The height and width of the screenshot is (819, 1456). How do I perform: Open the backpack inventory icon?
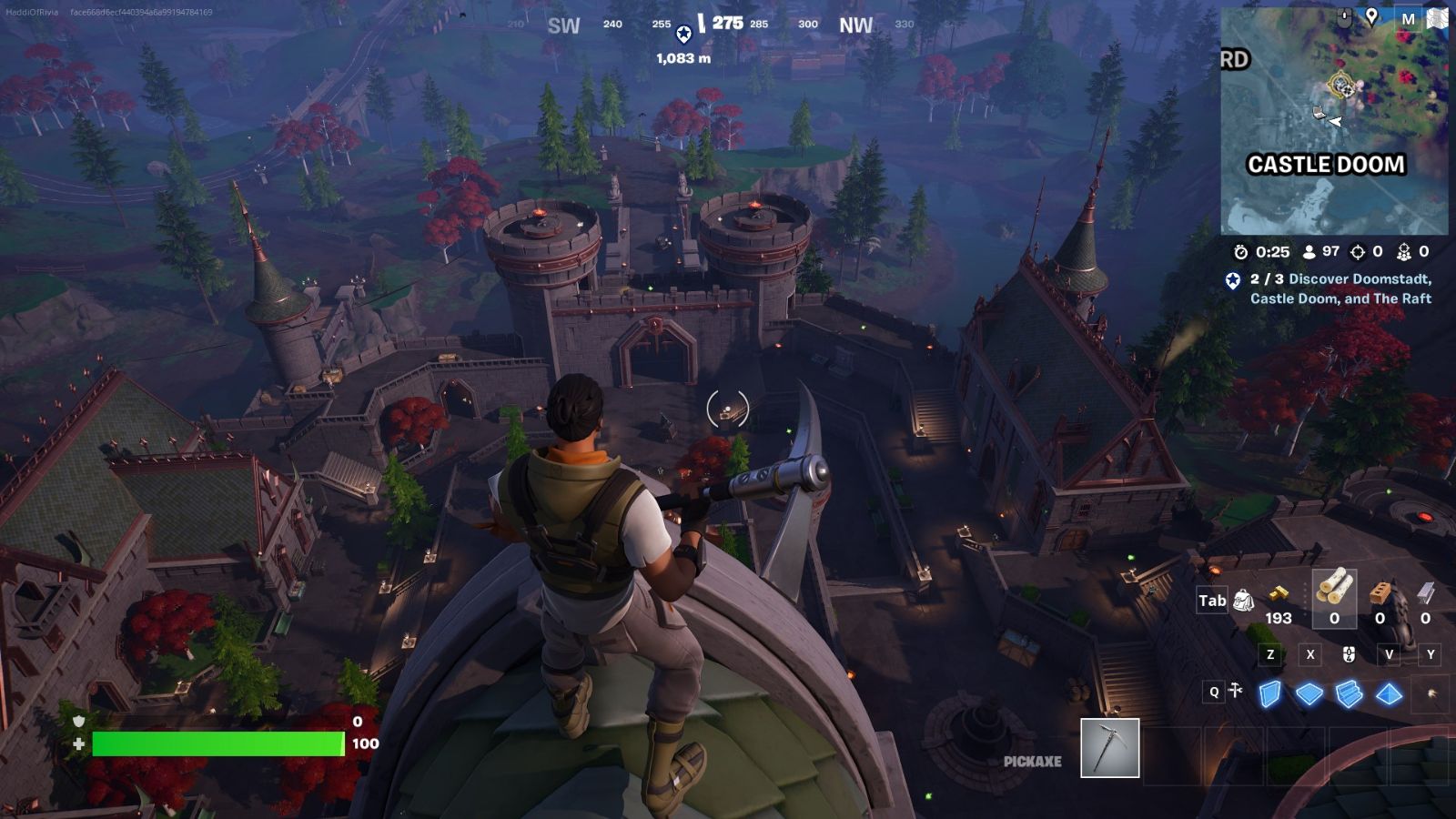coord(1243,600)
